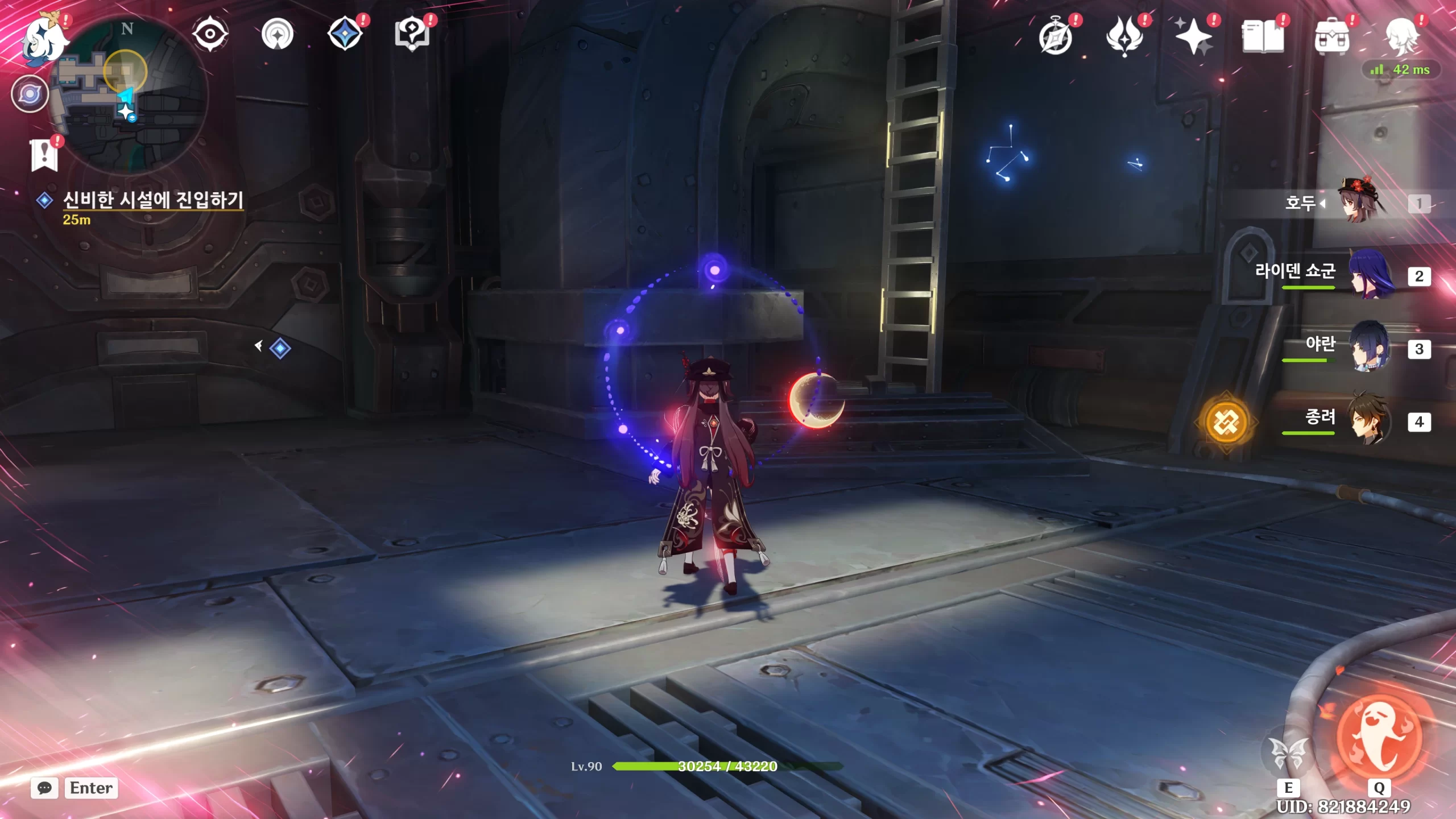
Task: Open the backpack inventory
Action: point(1332,38)
